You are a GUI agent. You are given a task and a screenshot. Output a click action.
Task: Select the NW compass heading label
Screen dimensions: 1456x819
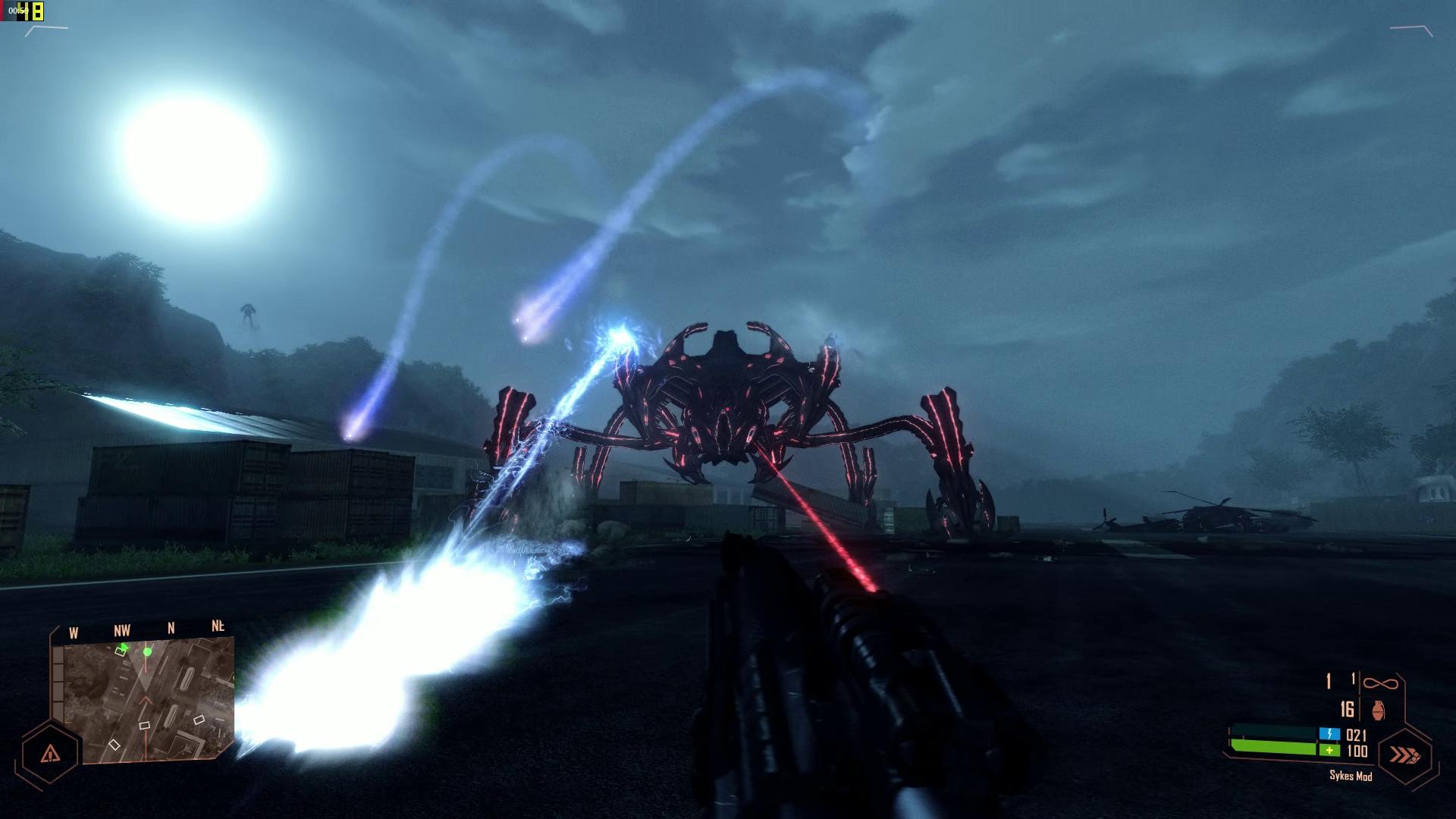[x=124, y=629]
